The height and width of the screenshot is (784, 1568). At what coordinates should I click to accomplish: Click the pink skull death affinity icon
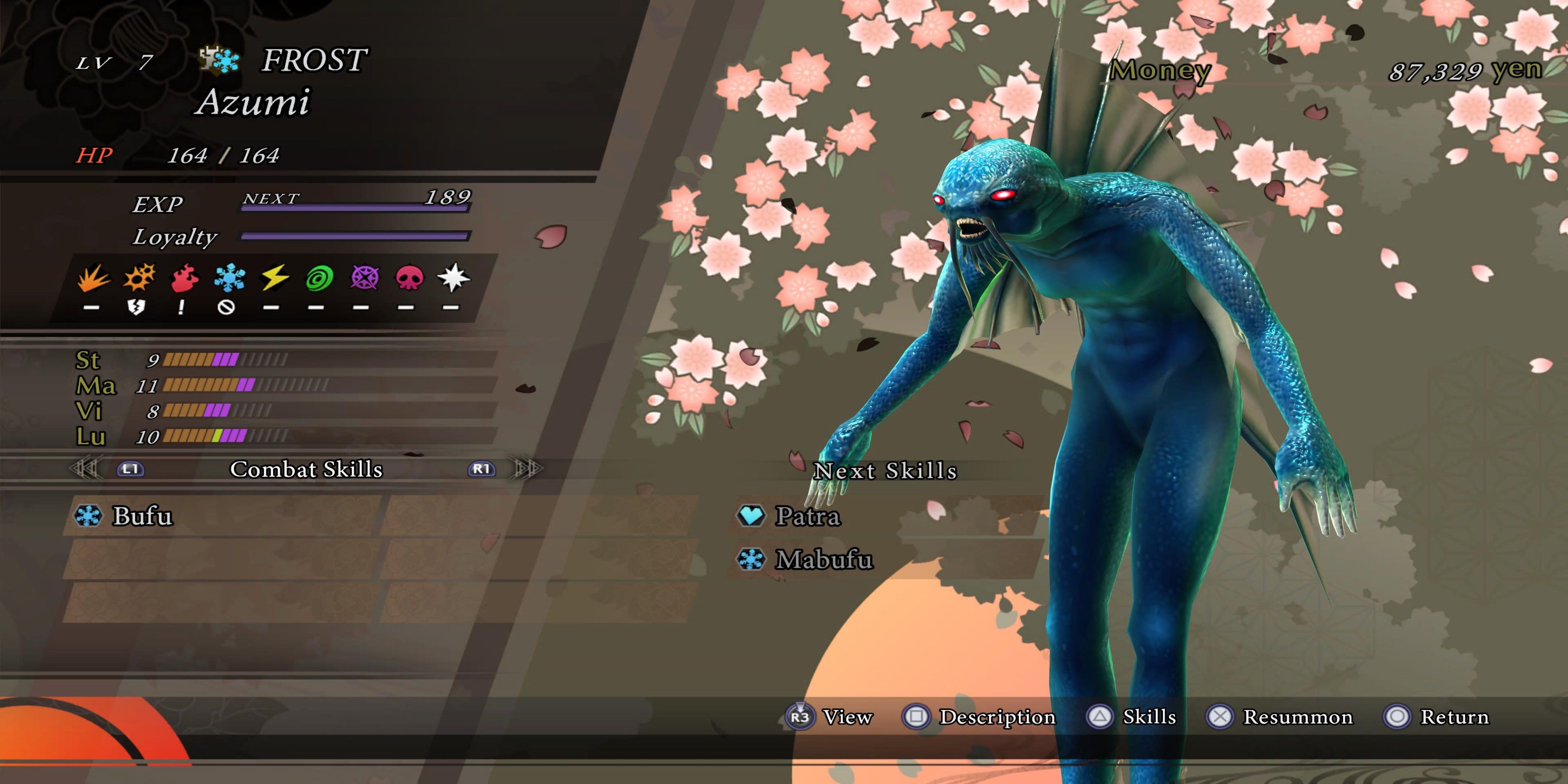pos(408,278)
